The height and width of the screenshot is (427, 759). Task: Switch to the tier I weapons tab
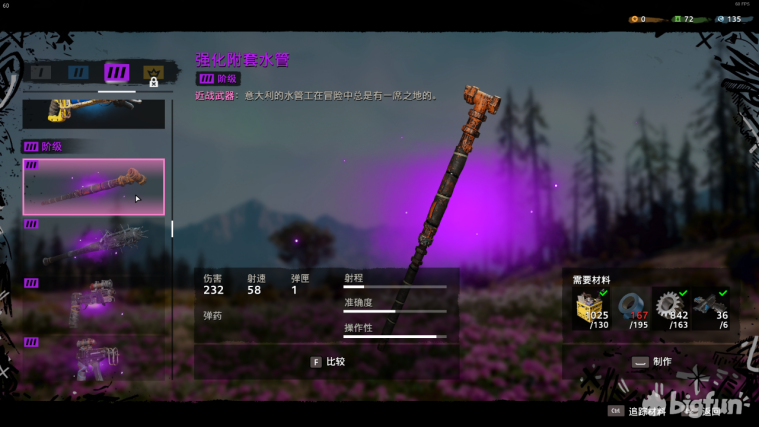point(40,72)
